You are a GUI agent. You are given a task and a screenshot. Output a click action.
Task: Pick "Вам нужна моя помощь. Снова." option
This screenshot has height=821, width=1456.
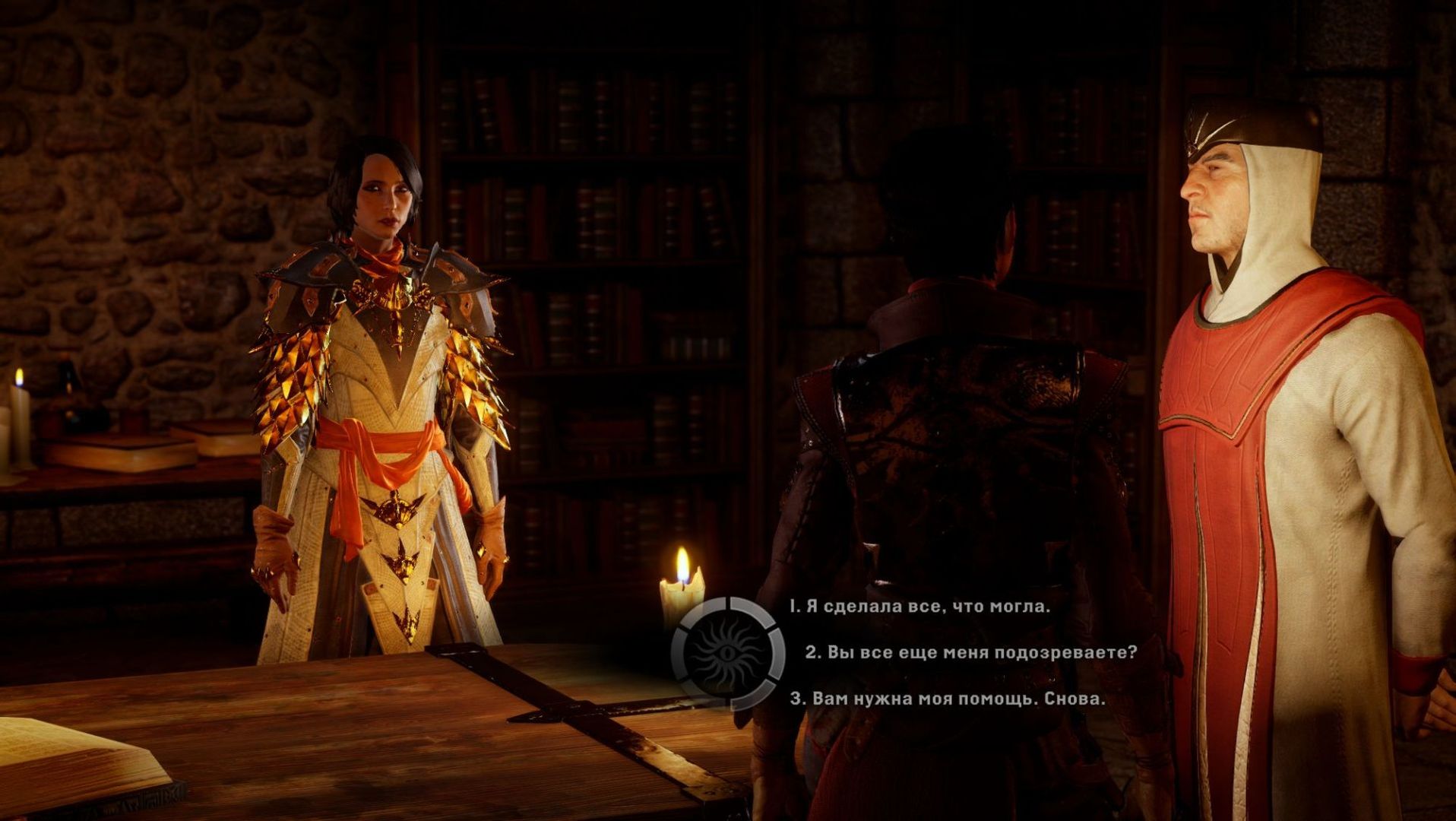point(948,699)
